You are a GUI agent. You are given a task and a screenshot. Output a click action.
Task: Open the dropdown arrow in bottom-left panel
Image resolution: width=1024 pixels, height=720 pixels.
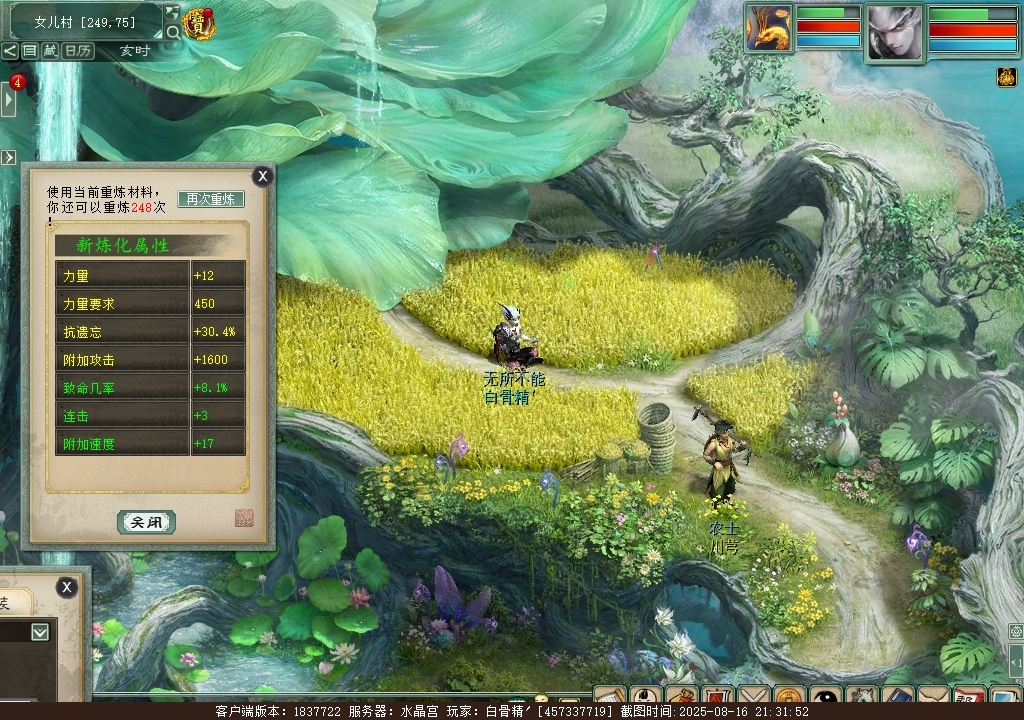pyautogui.click(x=39, y=632)
